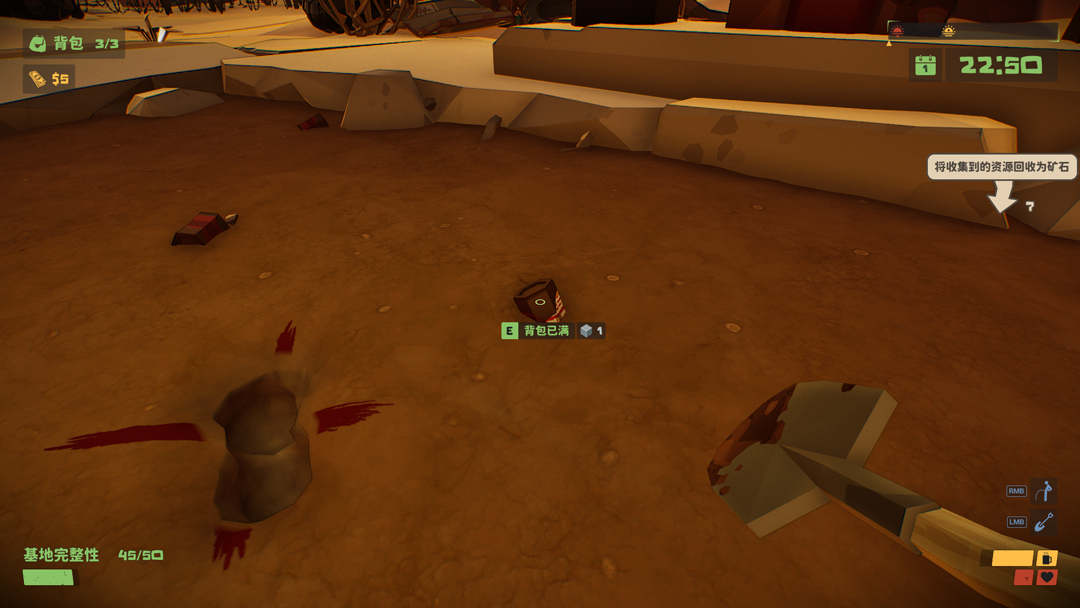
Task: Select the shovel tool icon
Action: (x=1044, y=522)
